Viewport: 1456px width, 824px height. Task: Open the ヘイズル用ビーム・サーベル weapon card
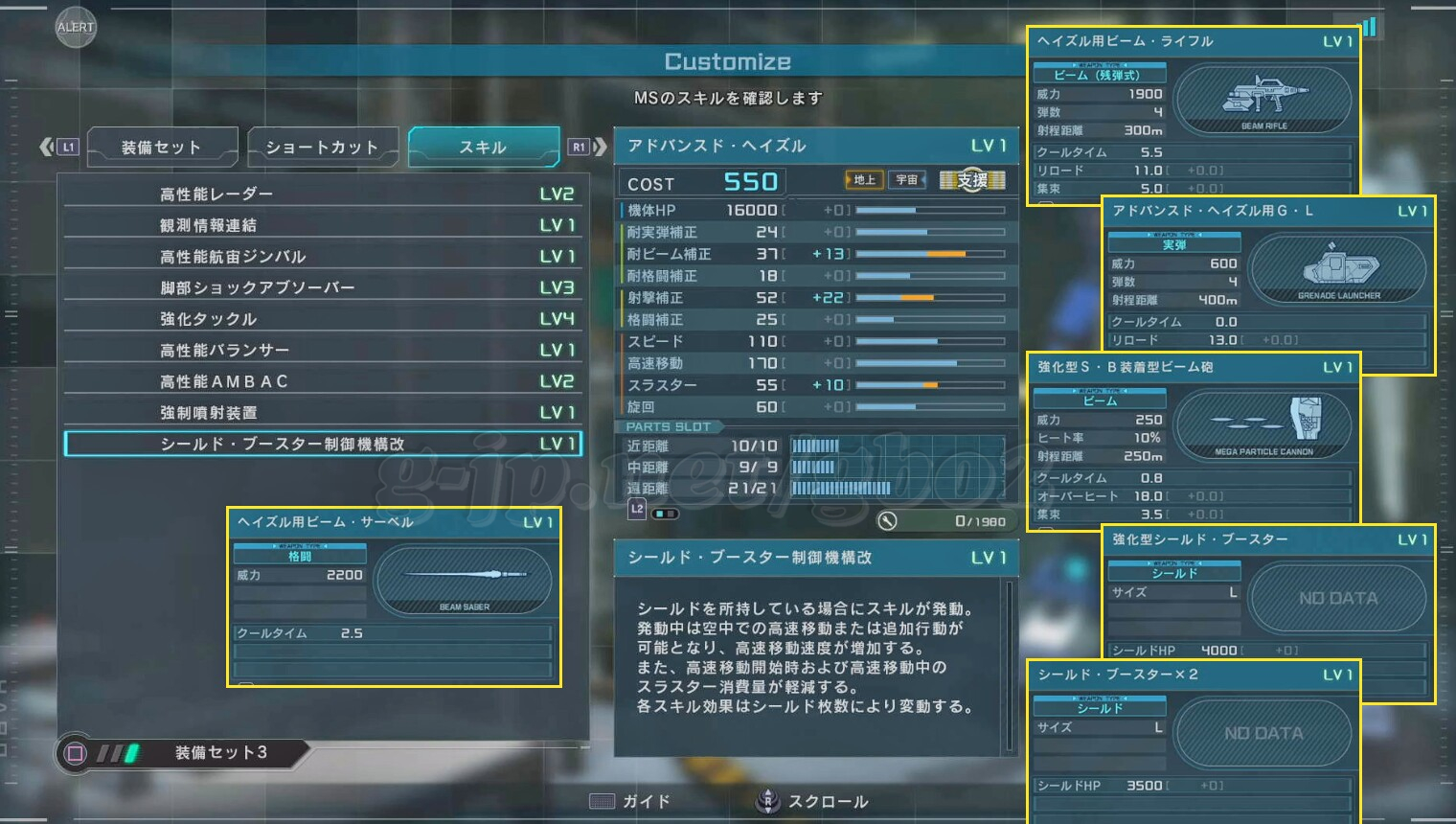point(394,596)
